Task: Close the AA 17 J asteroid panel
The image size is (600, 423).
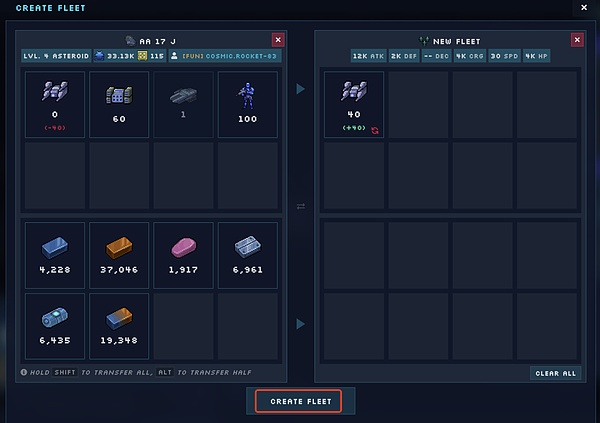Action: coord(278,40)
